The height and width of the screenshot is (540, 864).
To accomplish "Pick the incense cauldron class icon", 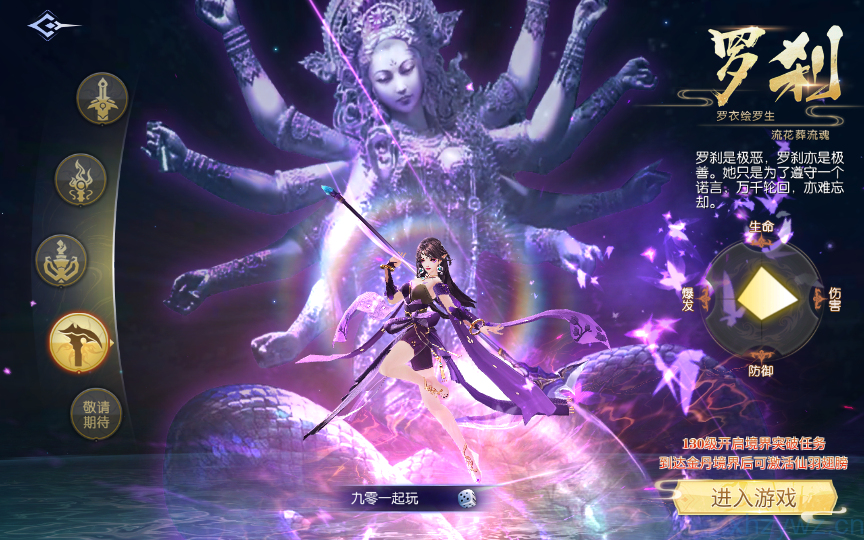I will point(62,260).
